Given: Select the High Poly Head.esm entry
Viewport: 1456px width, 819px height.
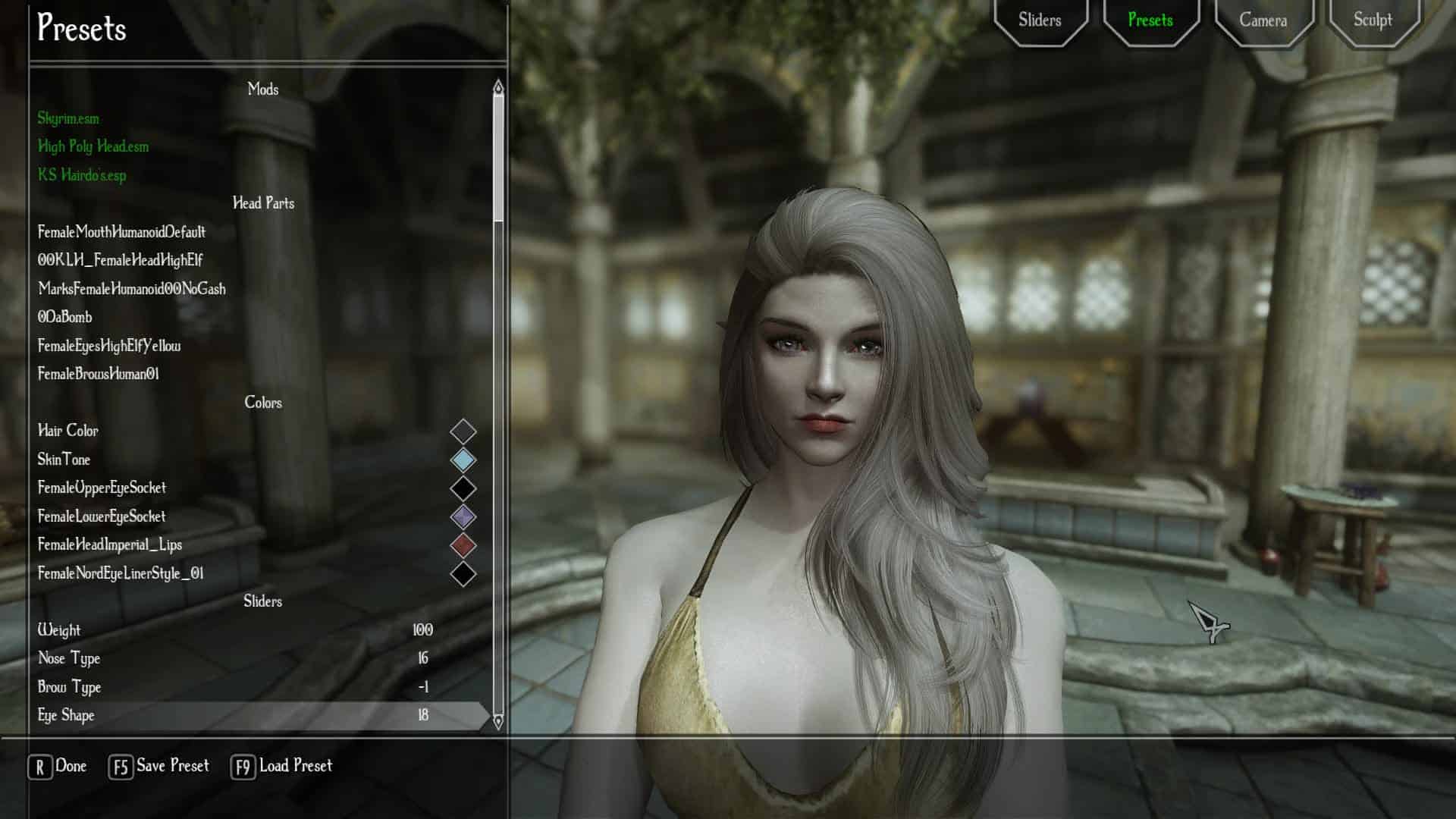Looking at the screenshot, I should tap(93, 146).
